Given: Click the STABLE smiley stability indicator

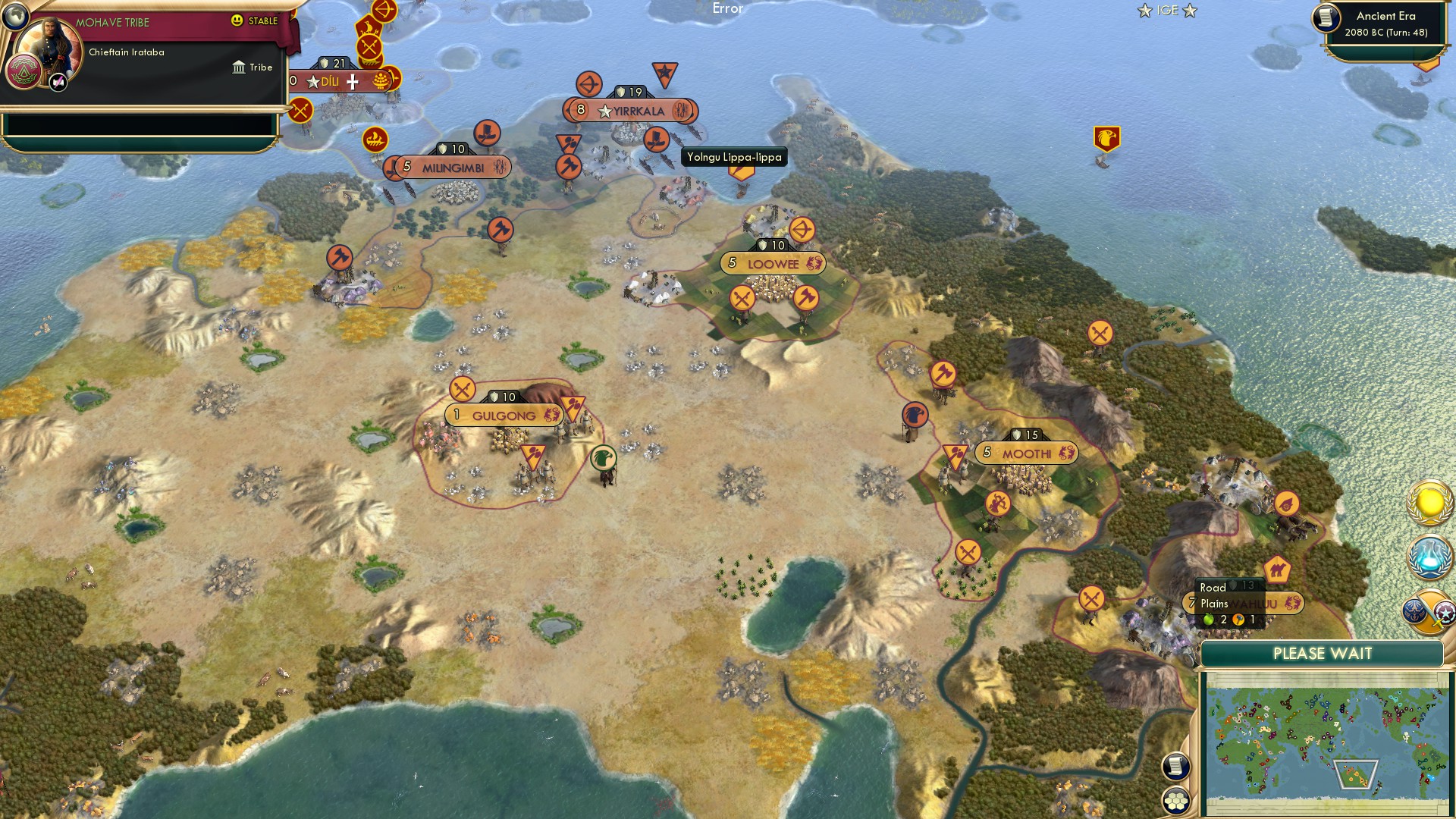Looking at the screenshot, I should click(238, 21).
